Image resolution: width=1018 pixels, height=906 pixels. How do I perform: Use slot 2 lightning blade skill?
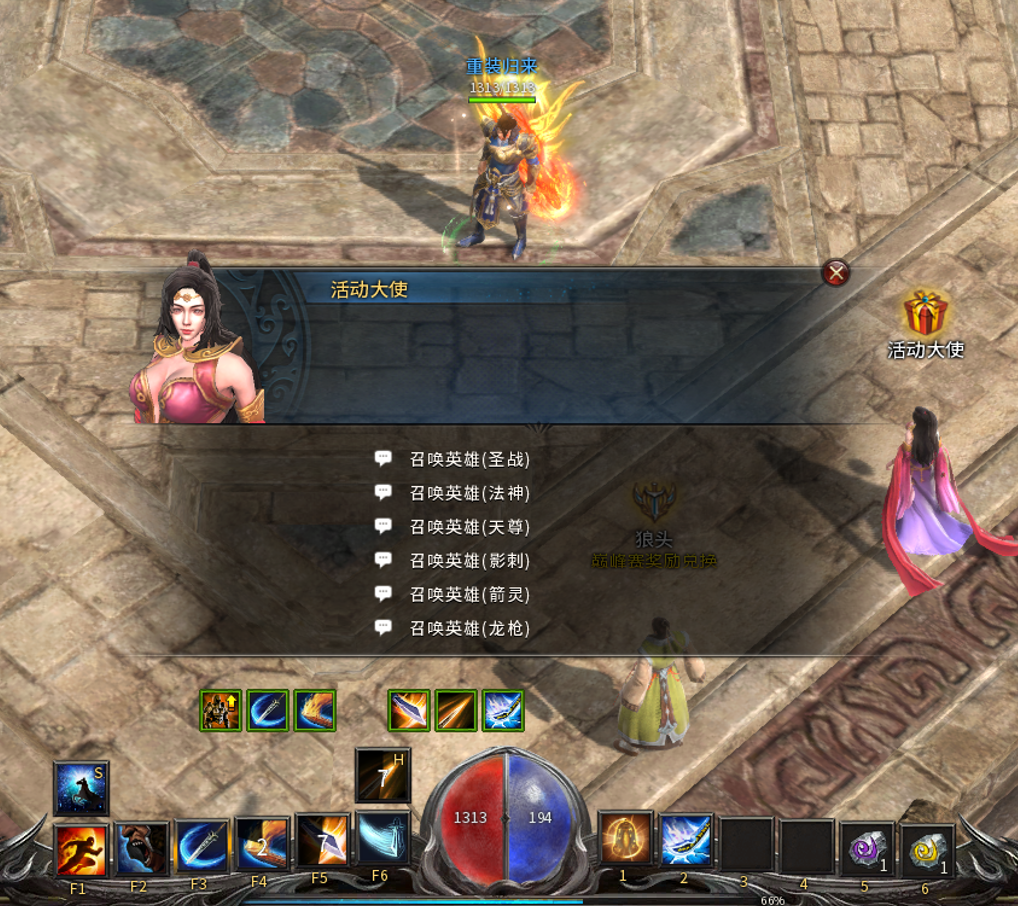point(685,840)
